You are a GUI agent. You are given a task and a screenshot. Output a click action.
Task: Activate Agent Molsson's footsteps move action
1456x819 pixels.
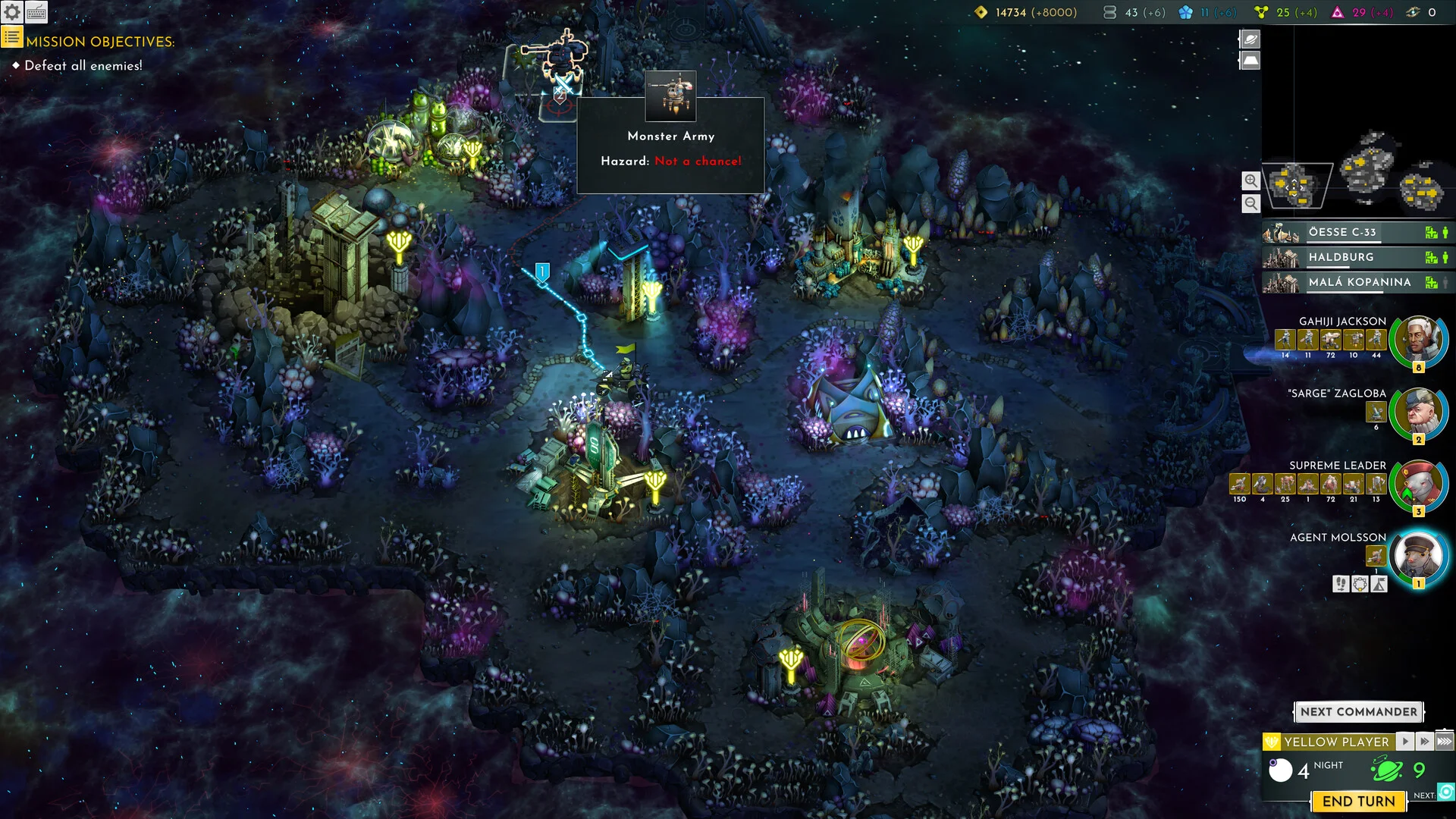click(x=1341, y=584)
